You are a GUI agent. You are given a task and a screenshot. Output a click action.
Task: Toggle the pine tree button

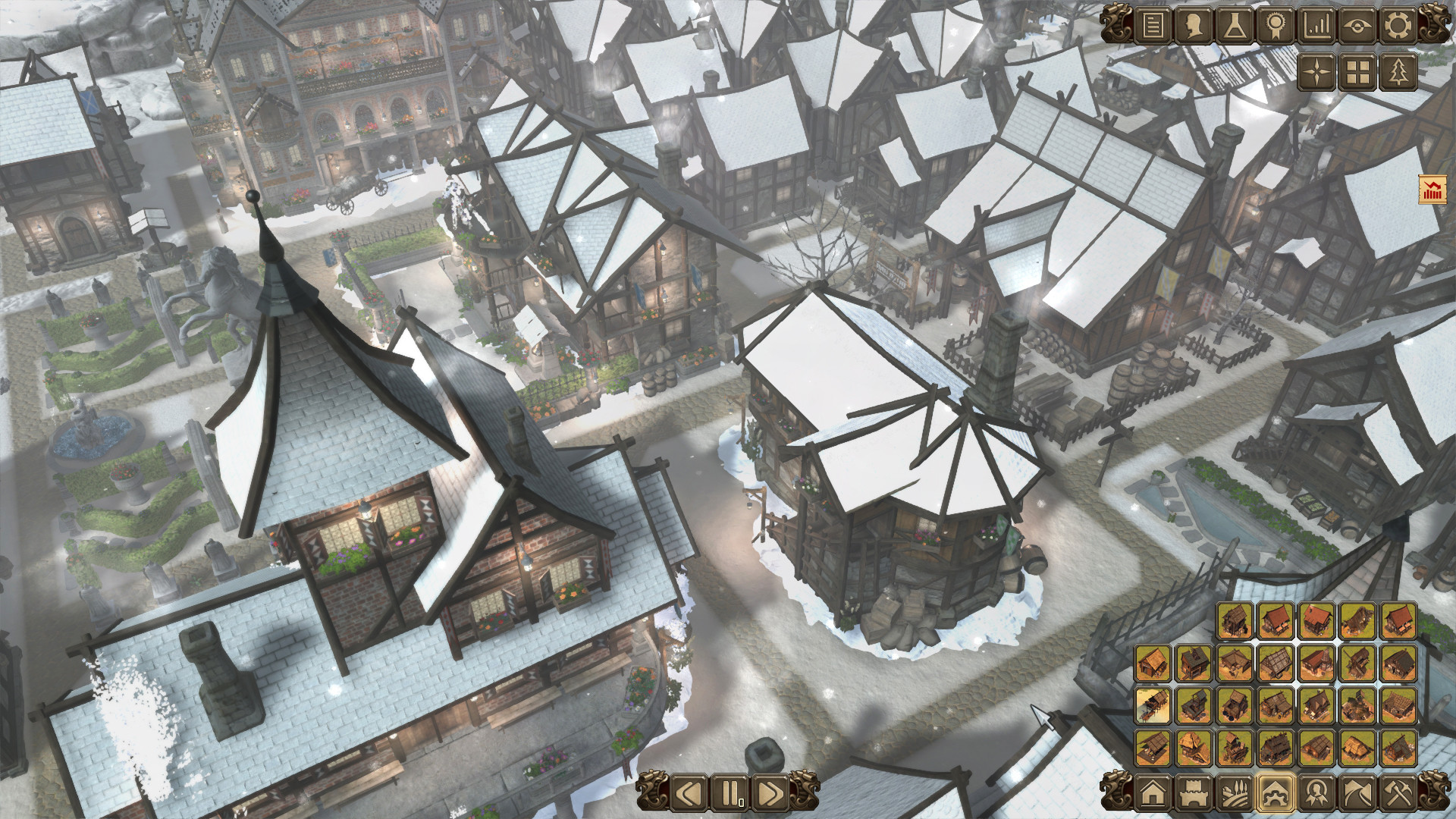pyautogui.click(x=1397, y=73)
